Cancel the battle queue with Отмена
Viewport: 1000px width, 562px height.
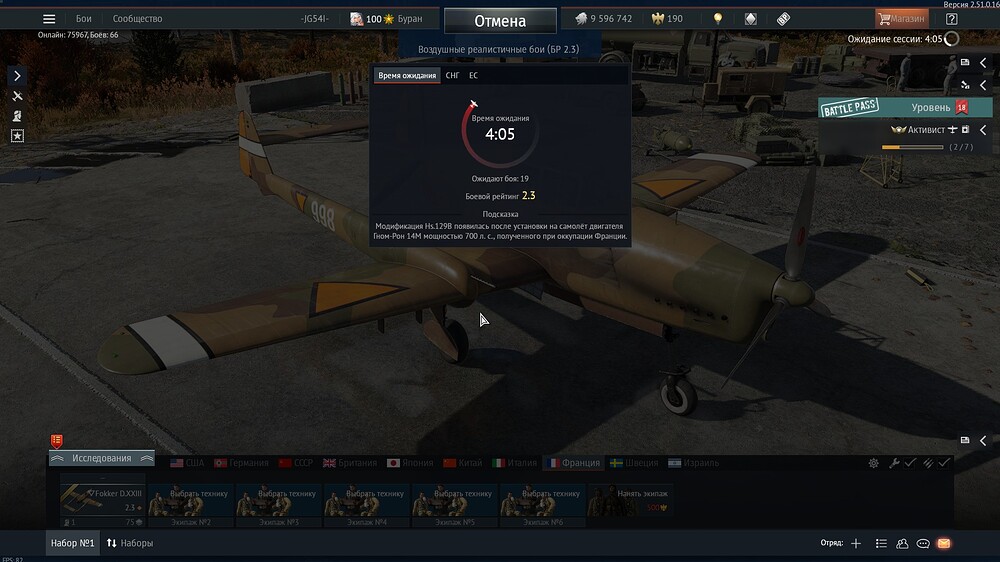(500, 21)
